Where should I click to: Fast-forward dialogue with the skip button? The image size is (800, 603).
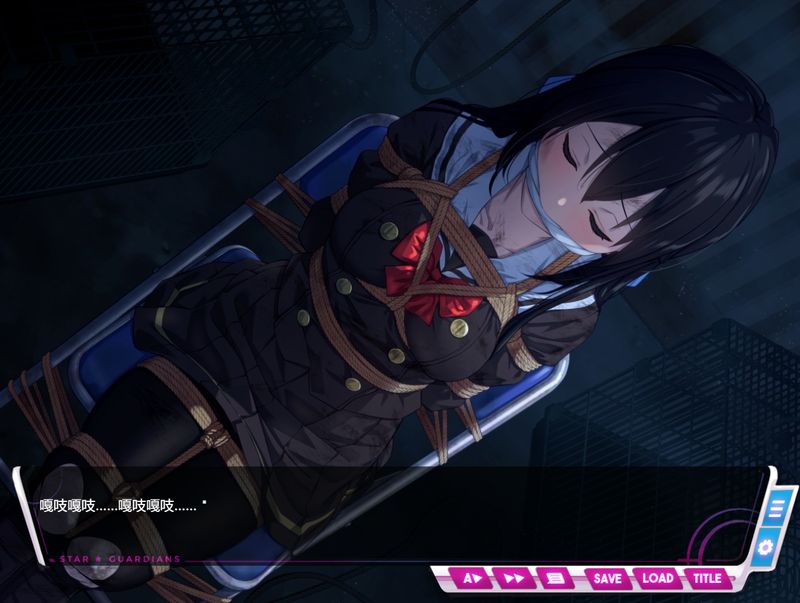pos(514,577)
